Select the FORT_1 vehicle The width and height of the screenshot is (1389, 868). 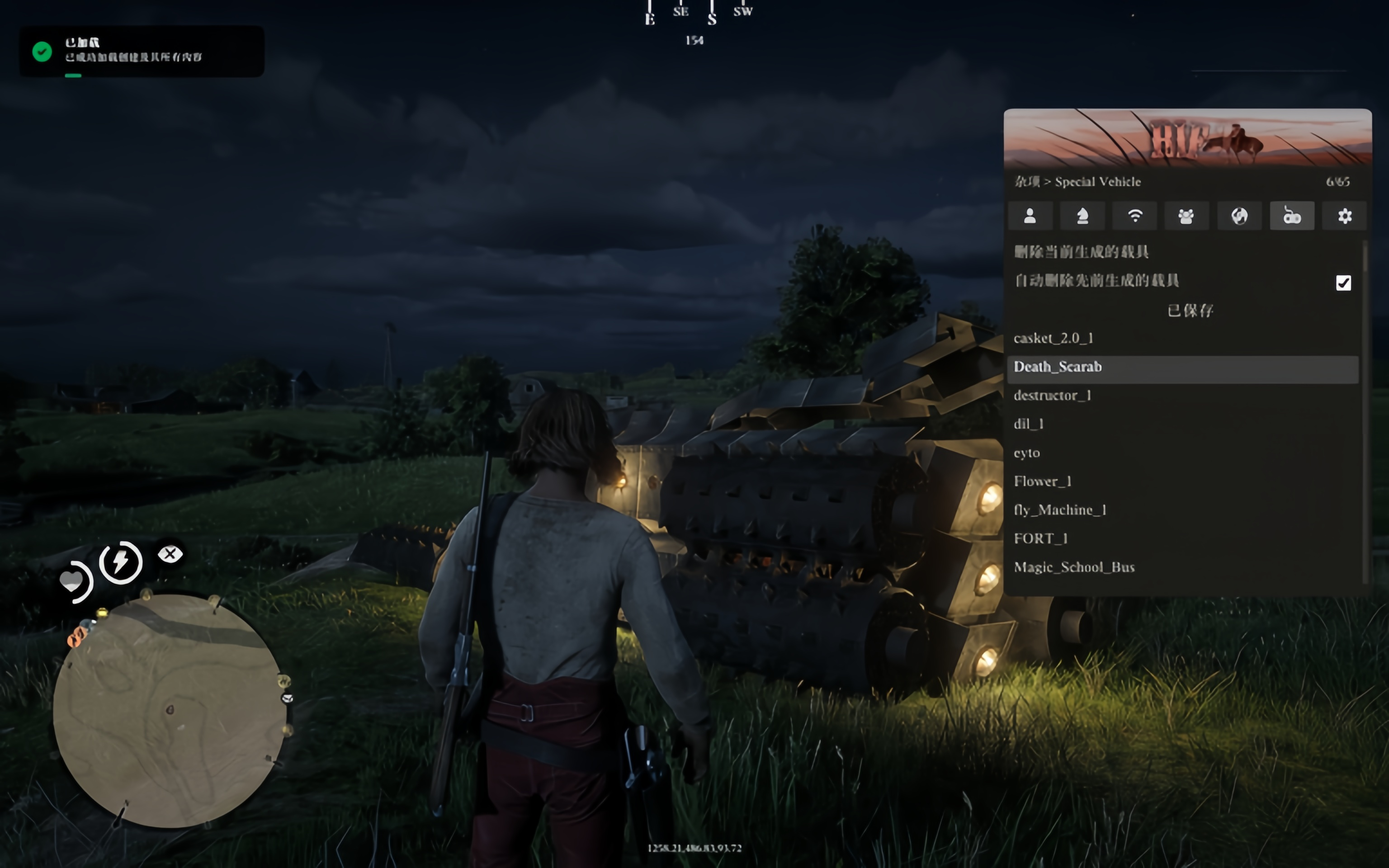pyautogui.click(x=1040, y=538)
